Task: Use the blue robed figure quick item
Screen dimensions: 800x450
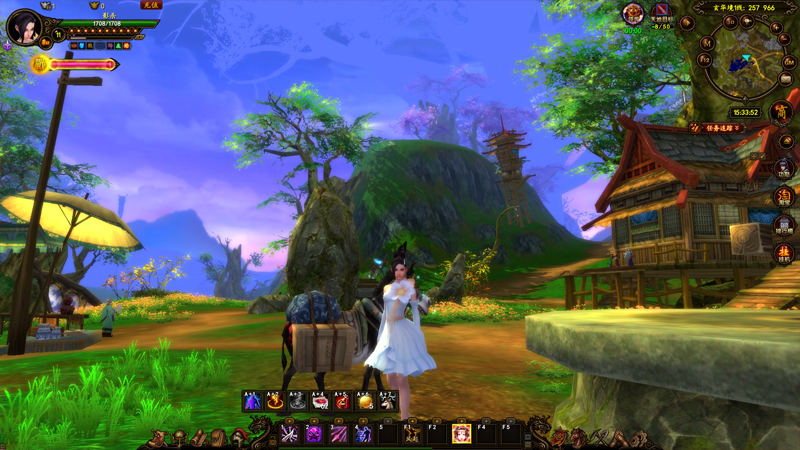Action: click(x=251, y=401)
